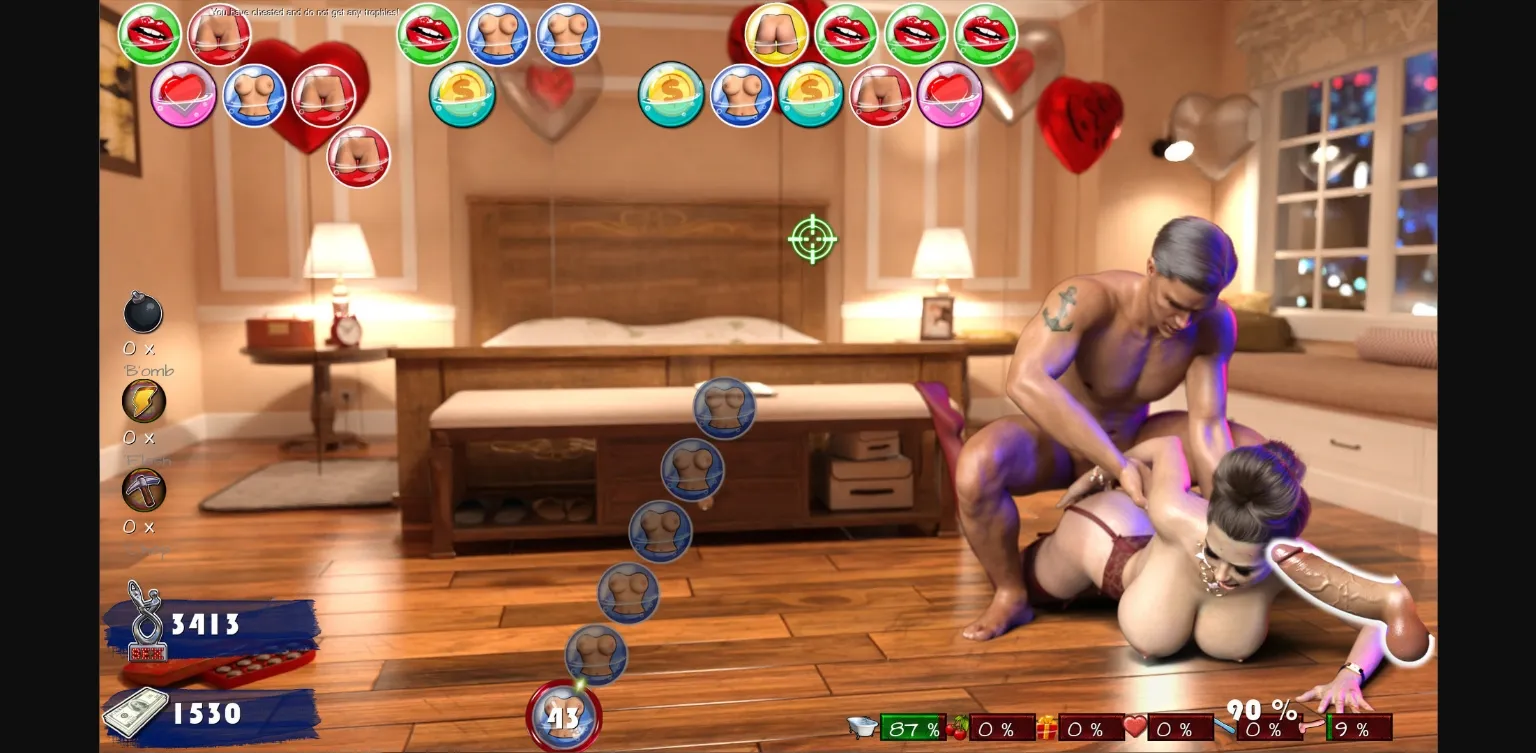The image size is (1536, 753).
Task: Use the Chop pickaxe power-up
Action: pyautogui.click(x=143, y=489)
